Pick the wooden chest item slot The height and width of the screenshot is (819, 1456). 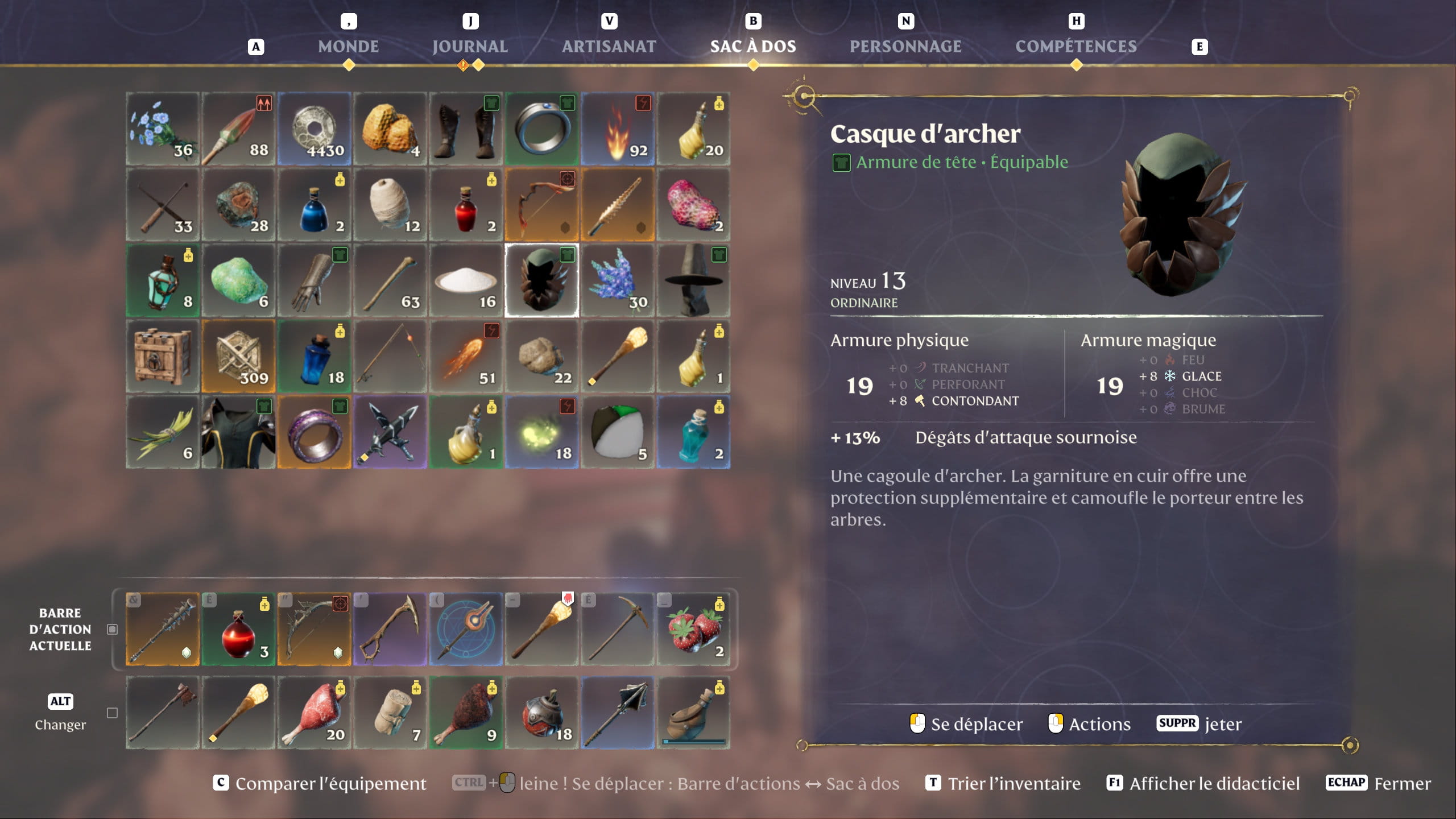tap(162, 357)
